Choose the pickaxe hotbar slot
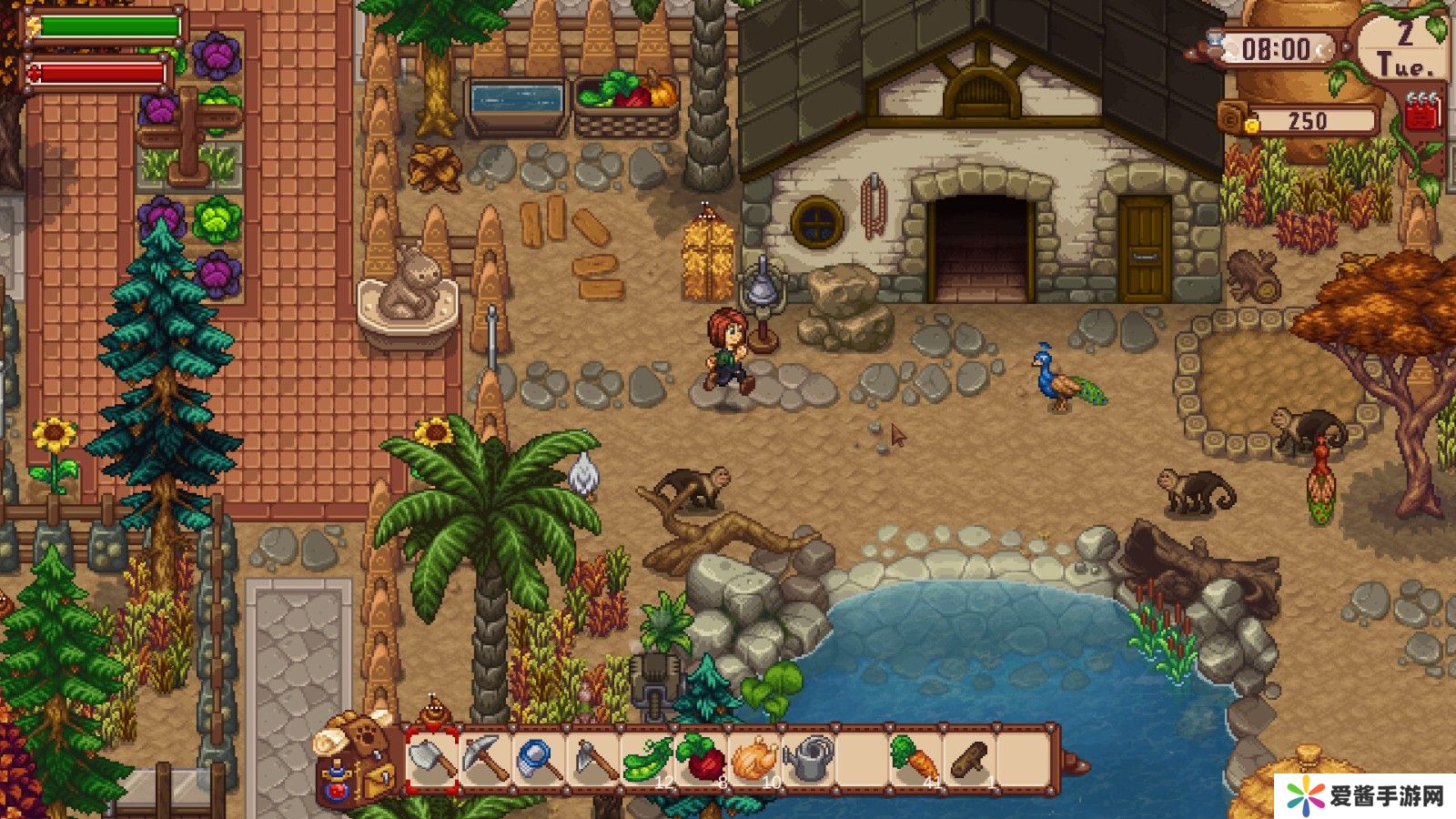 (x=485, y=759)
